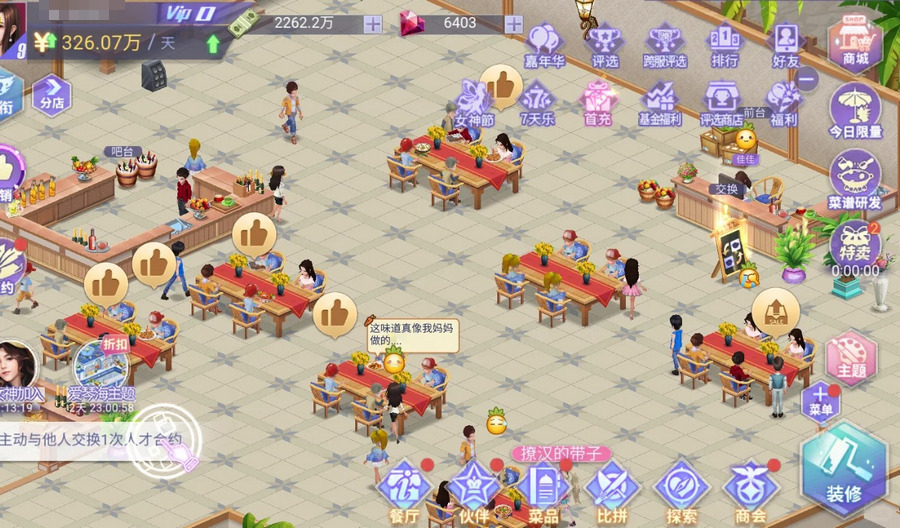Add more gems with the plus button

click(x=514, y=24)
